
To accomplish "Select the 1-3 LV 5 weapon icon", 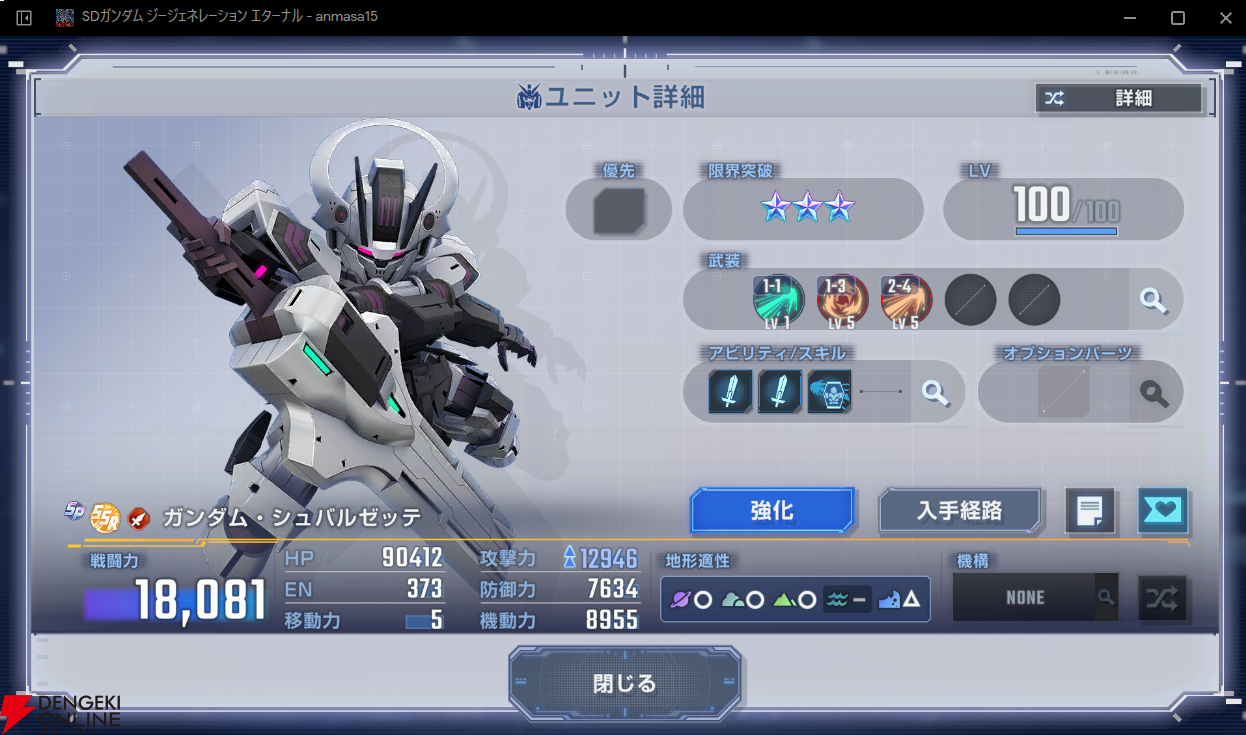I will [x=842, y=299].
